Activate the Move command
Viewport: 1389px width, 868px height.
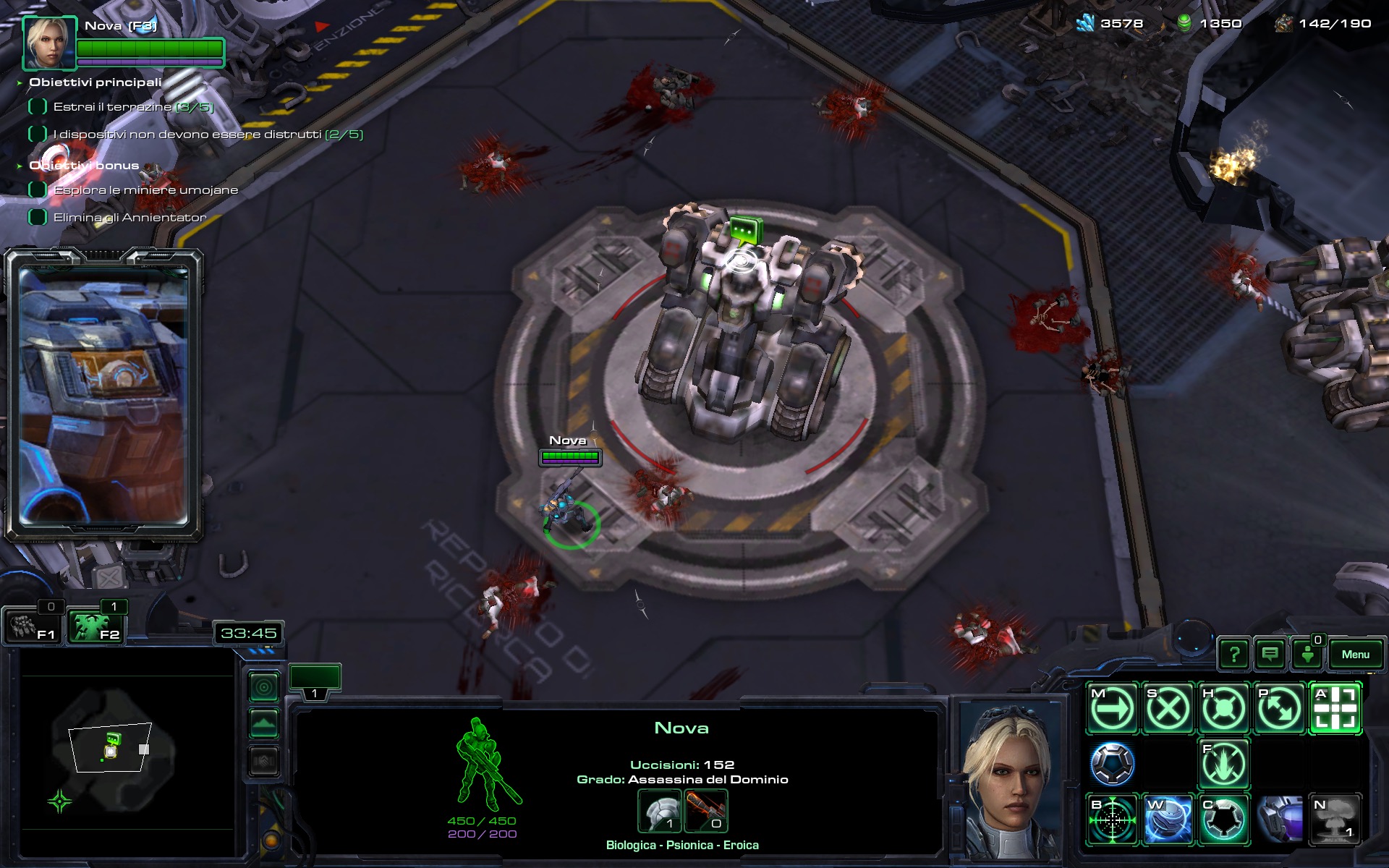[1112, 708]
